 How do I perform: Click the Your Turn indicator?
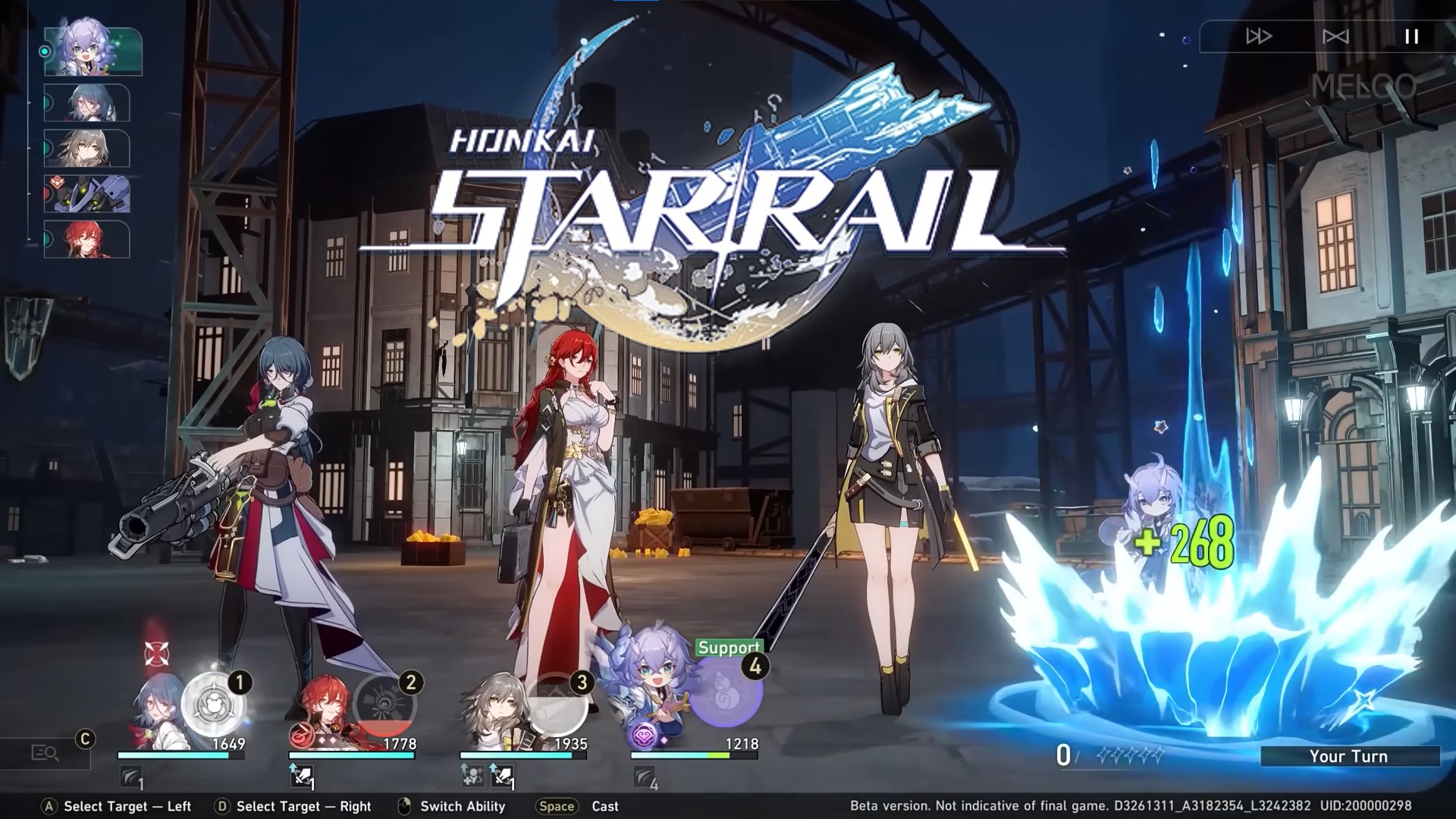click(1350, 756)
